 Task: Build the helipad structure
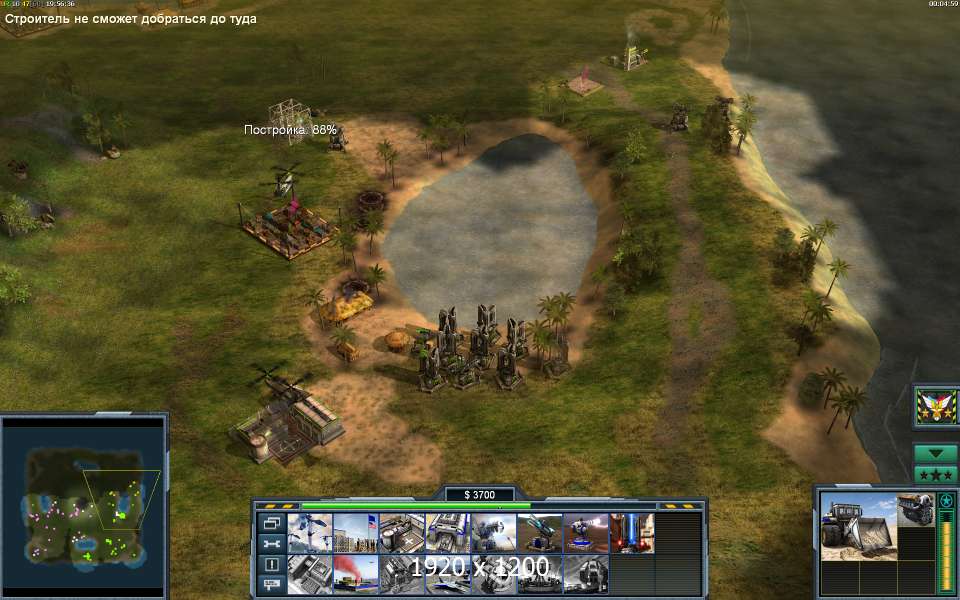402,533
